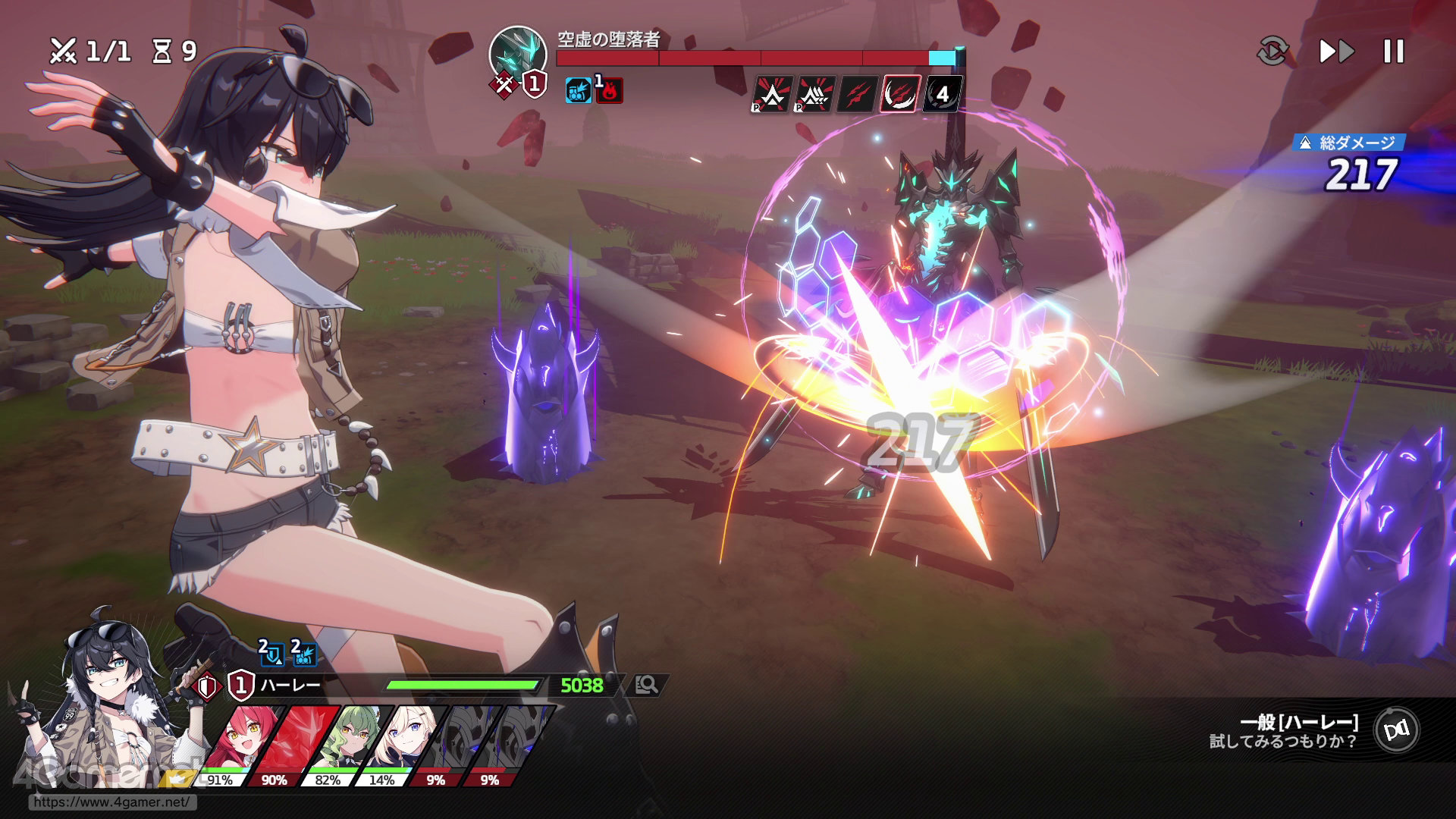The width and height of the screenshot is (1456, 819).
Task: Toggle fast-forward battle speed
Action: (1336, 52)
